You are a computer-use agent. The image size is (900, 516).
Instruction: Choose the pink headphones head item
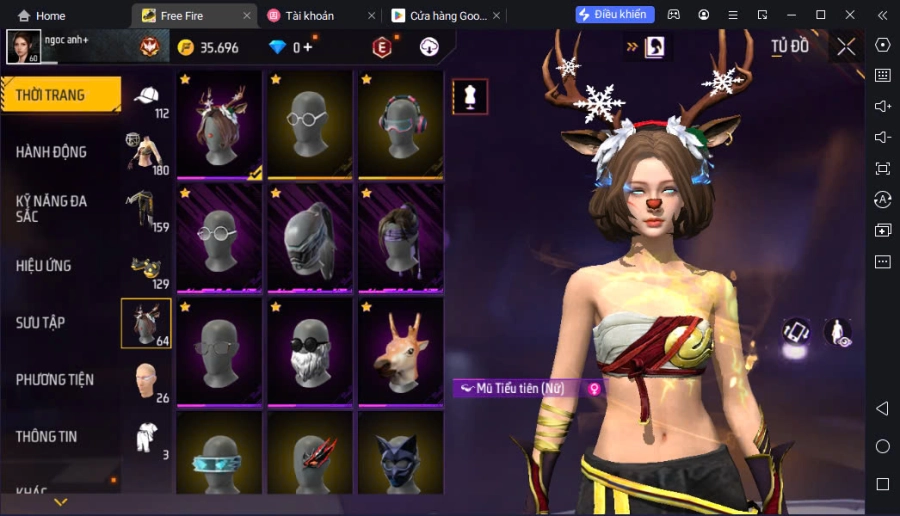[x=401, y=125]
